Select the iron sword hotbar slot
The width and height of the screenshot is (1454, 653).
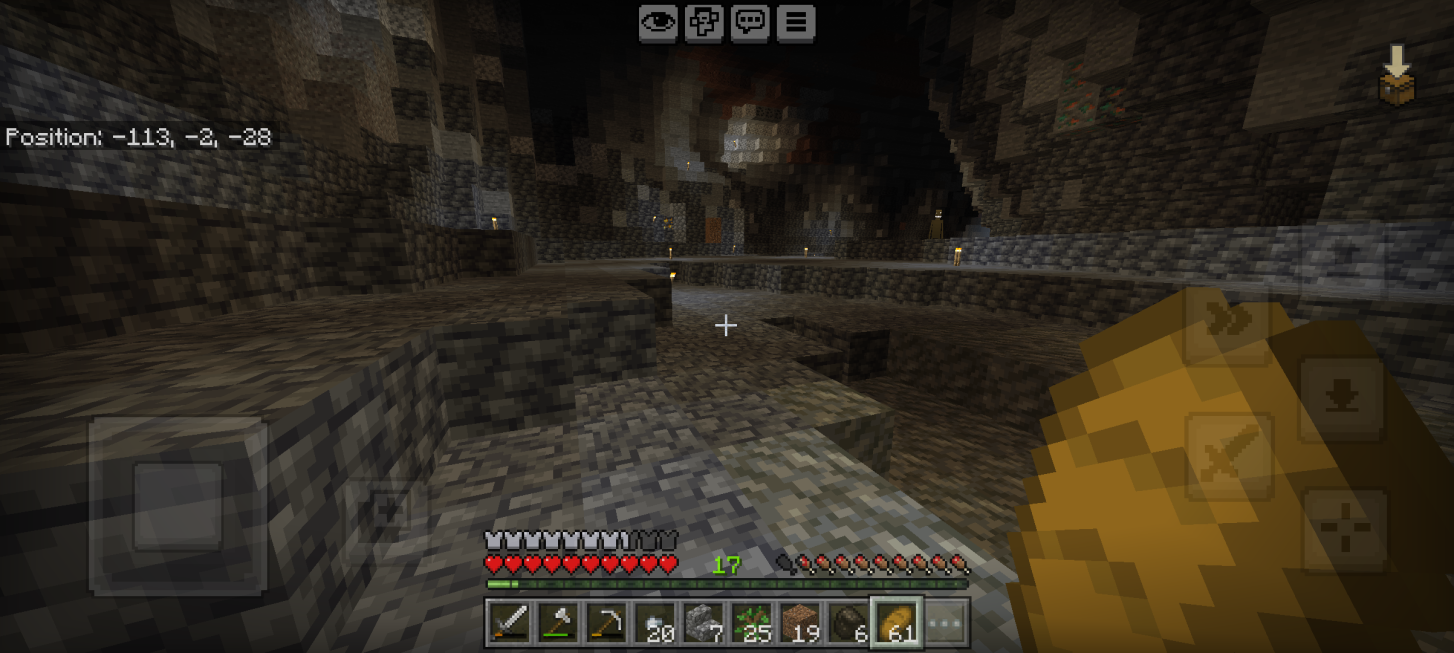click(509, 622)
